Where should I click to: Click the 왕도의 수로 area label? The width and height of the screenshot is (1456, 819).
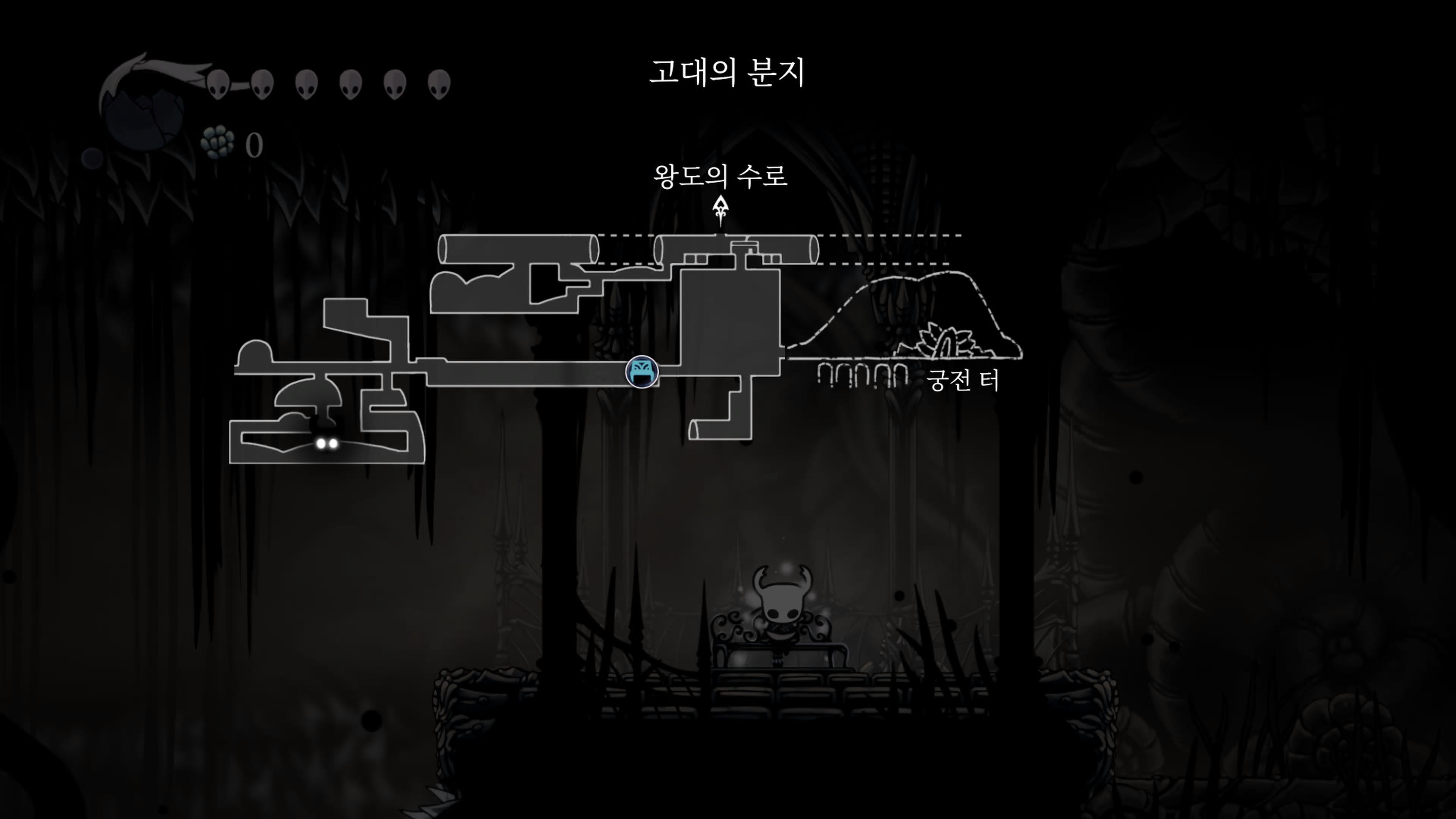click(720, 176)
